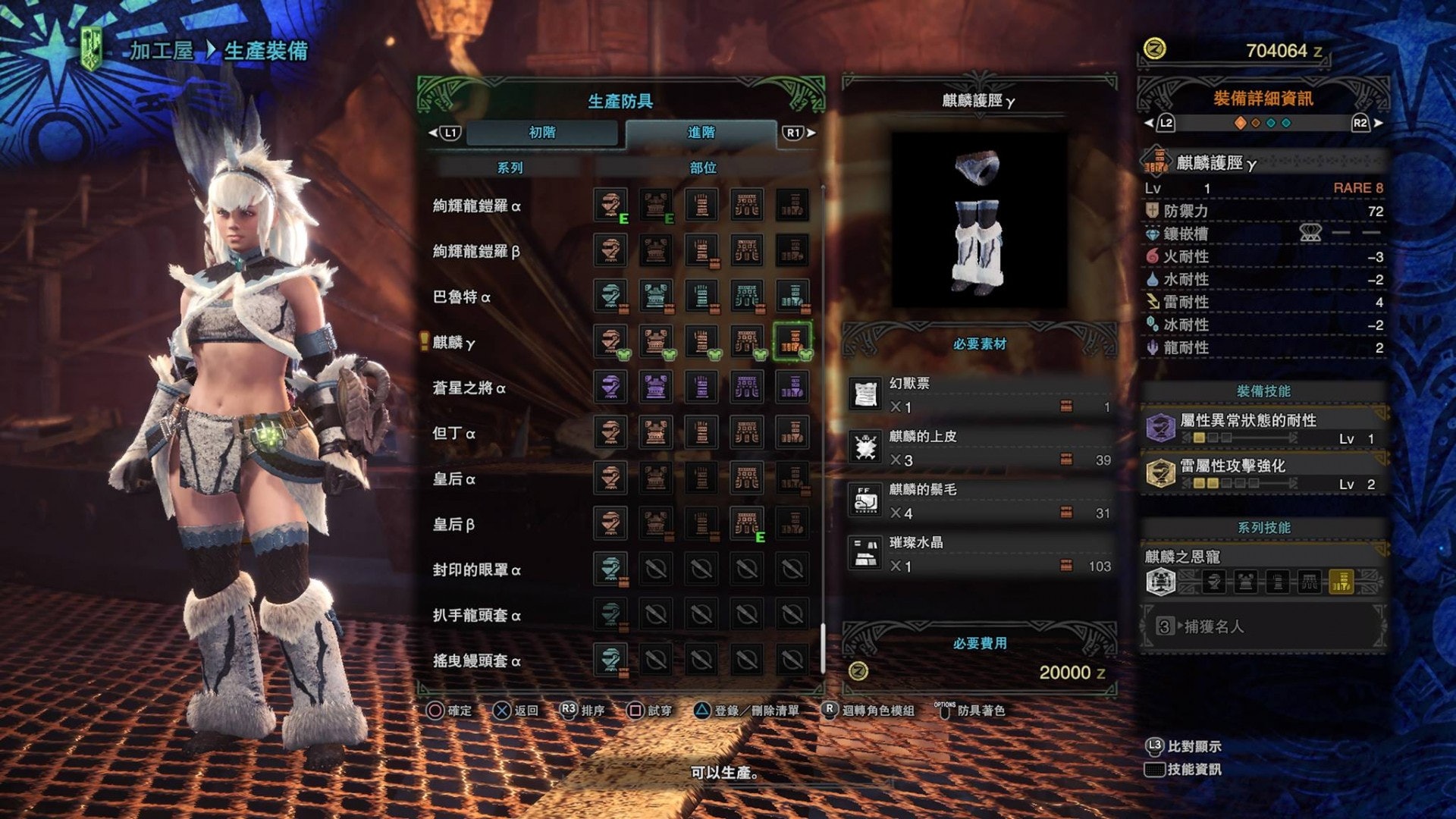Select the 雷屬性攻擊強化 skill entry
This screenshot has height=819, width=1456.
[1263, 474]
